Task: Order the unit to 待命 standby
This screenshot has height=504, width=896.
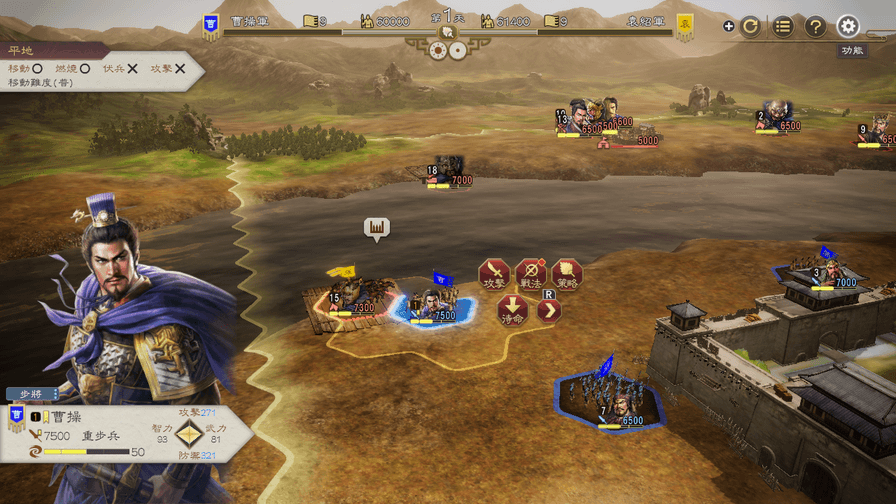Action: click(x=513, y=310)
